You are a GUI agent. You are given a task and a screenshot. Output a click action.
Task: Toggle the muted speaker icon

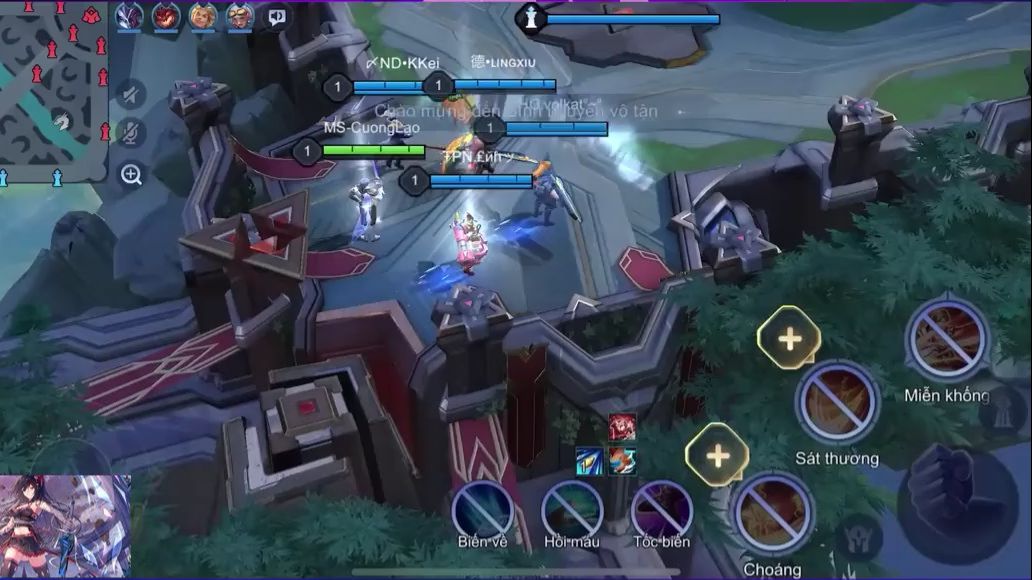coord(130,94)
